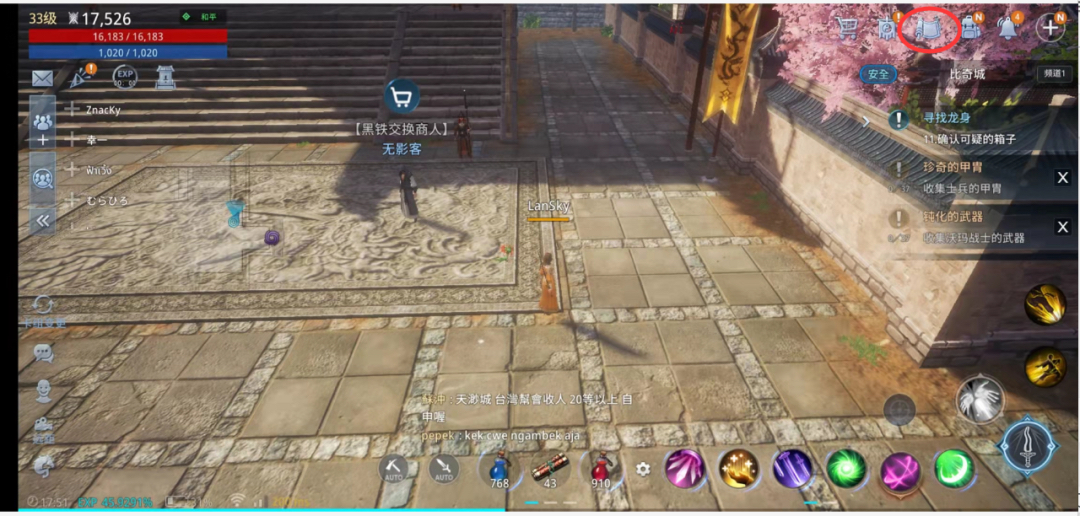This screenshot has height=516, width=1080.
Task: Open the EXP timer buff icon
Action: coord(125,77)
